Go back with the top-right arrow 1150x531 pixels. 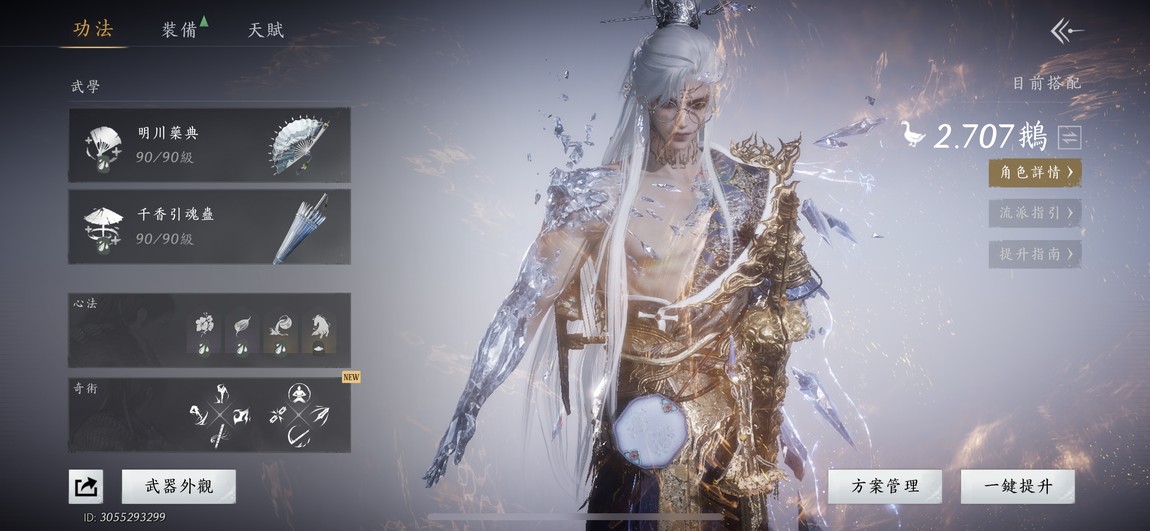pyautogui.click(x=1066, y=31)
